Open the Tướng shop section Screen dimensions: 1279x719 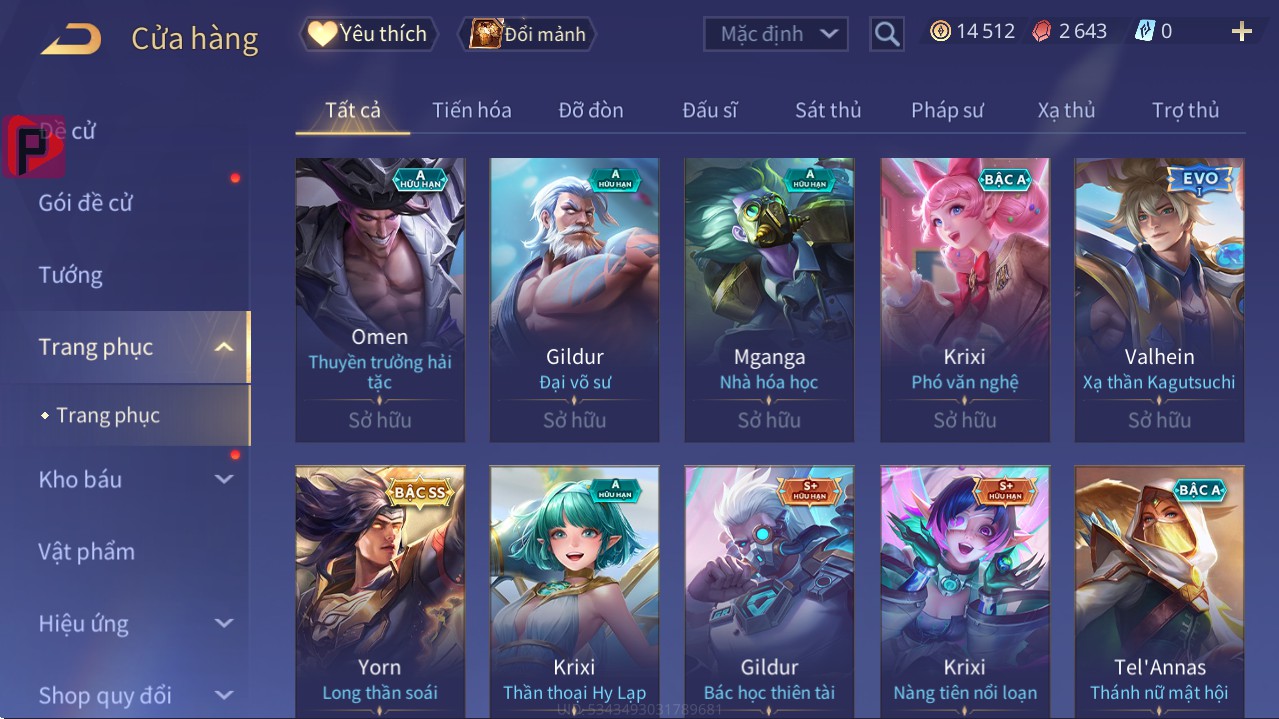point(71,275)
